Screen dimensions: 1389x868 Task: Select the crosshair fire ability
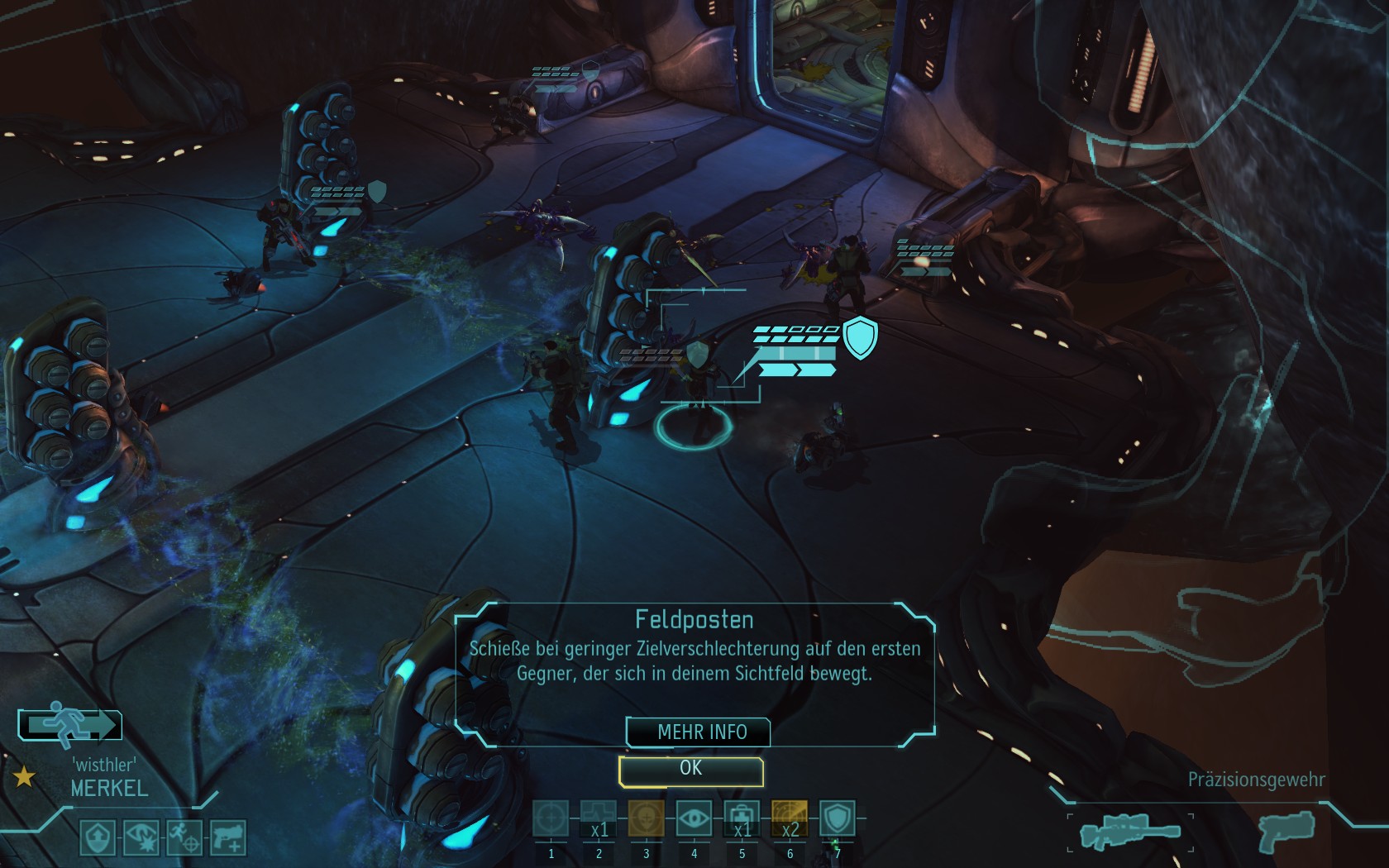(x=551, y=820)
